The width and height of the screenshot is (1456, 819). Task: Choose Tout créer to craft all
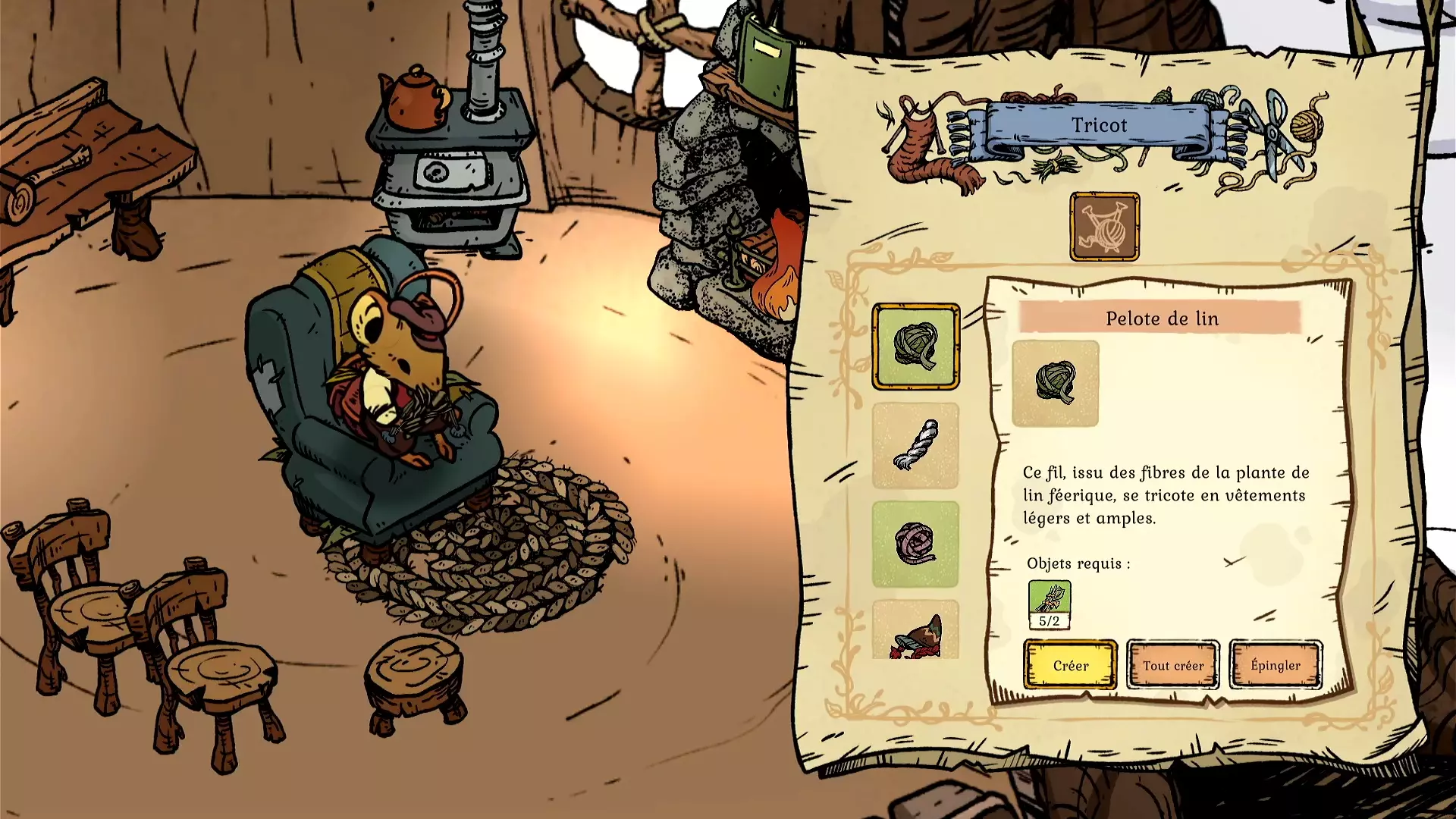pyautogui.click(x=1172, y=665)
